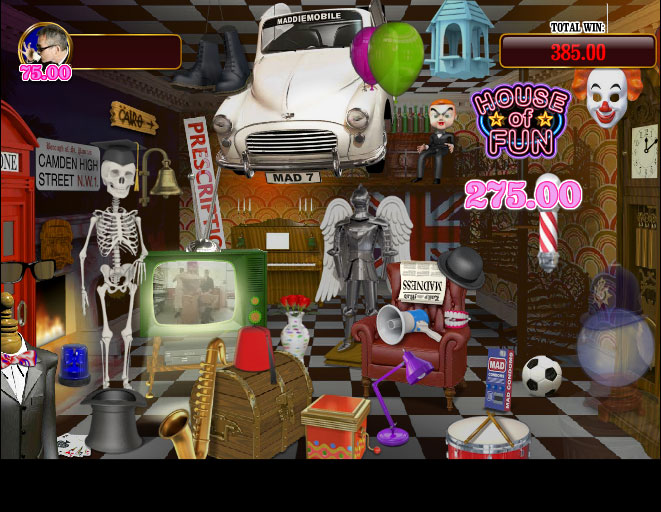Pick the golden saxophone
The width and height of the screenshot is (661, 512).
195,400
